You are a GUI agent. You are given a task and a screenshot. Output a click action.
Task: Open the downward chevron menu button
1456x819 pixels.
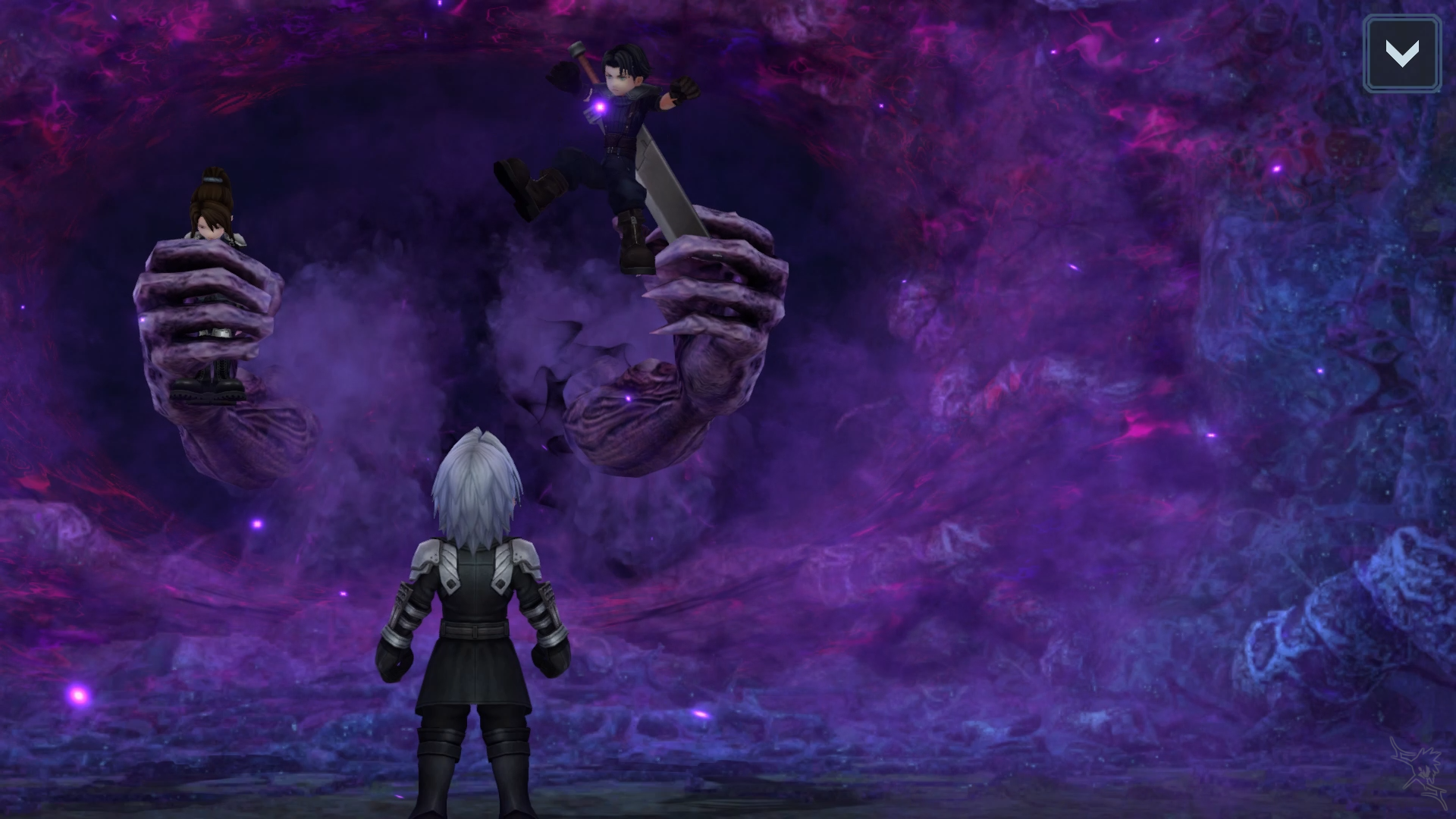coord(1401,54)
